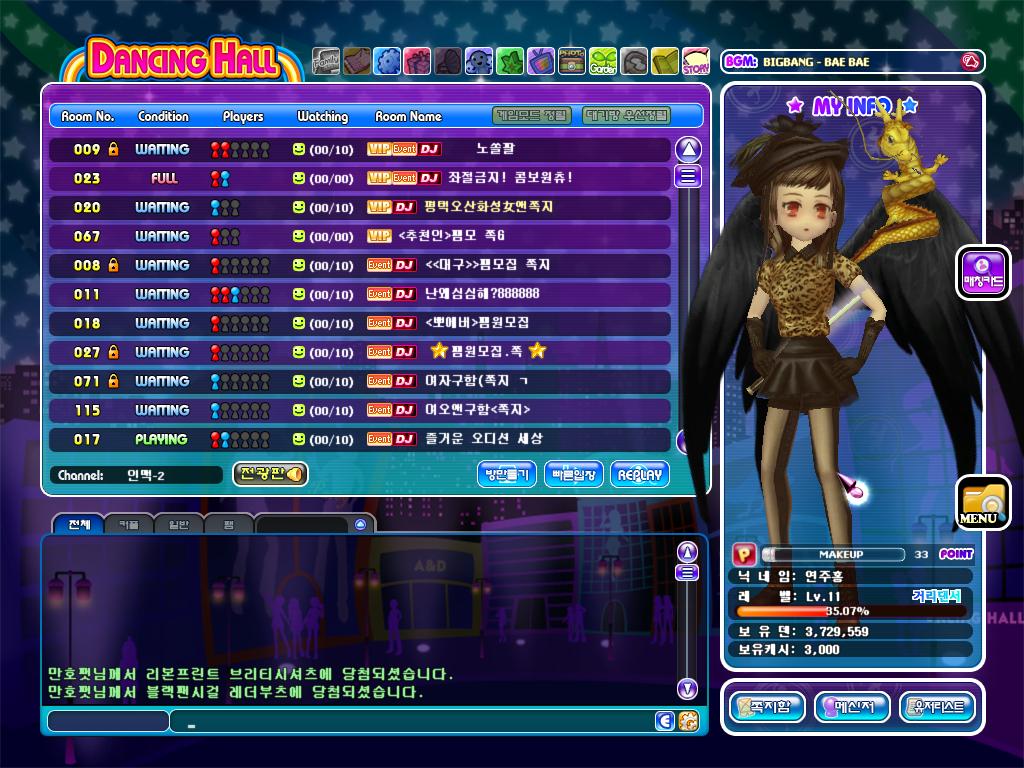Open the yellow MENU folder icon
The width and height of the screenshot is (1024, 768).
(981, 503)
